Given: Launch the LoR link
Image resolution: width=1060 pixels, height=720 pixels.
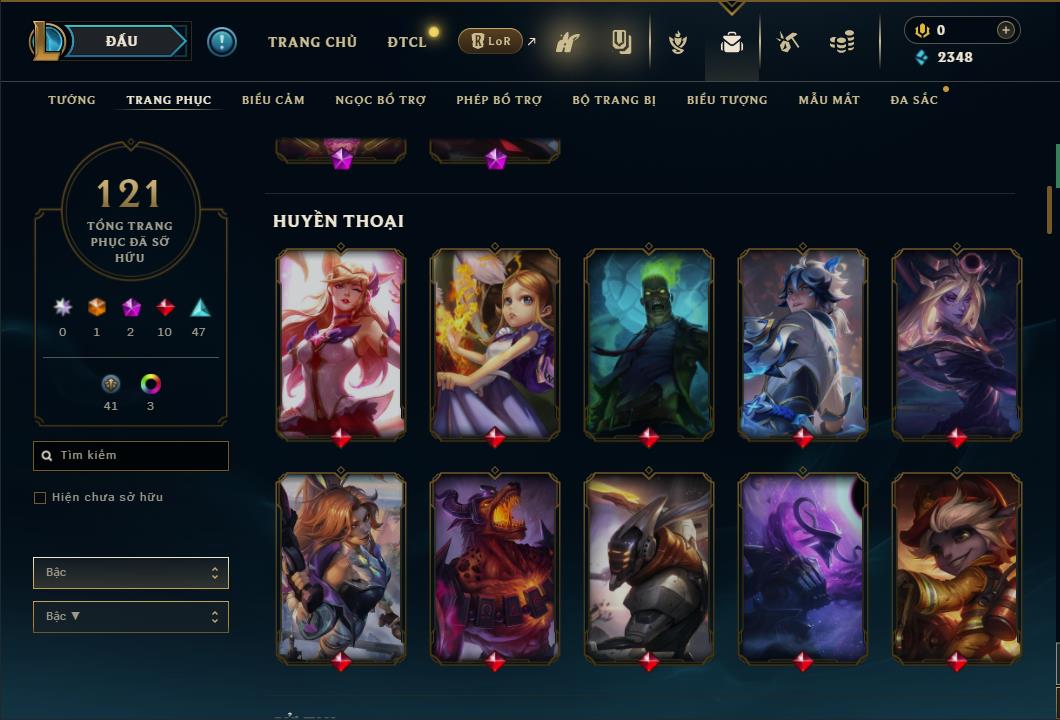Looking at the screenshot, I should pos(490,41).
